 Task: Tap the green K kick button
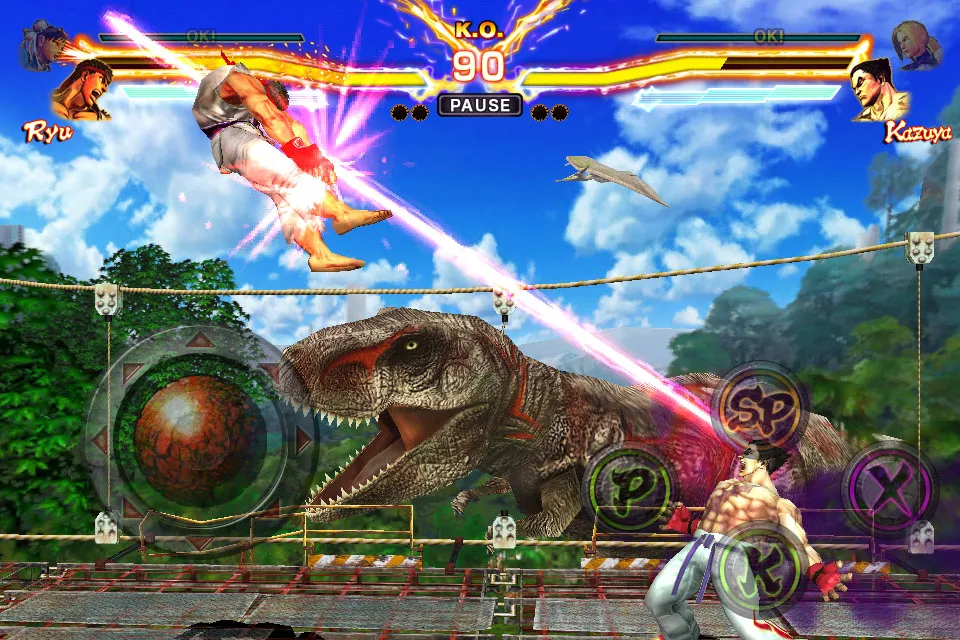pos(762,570)
